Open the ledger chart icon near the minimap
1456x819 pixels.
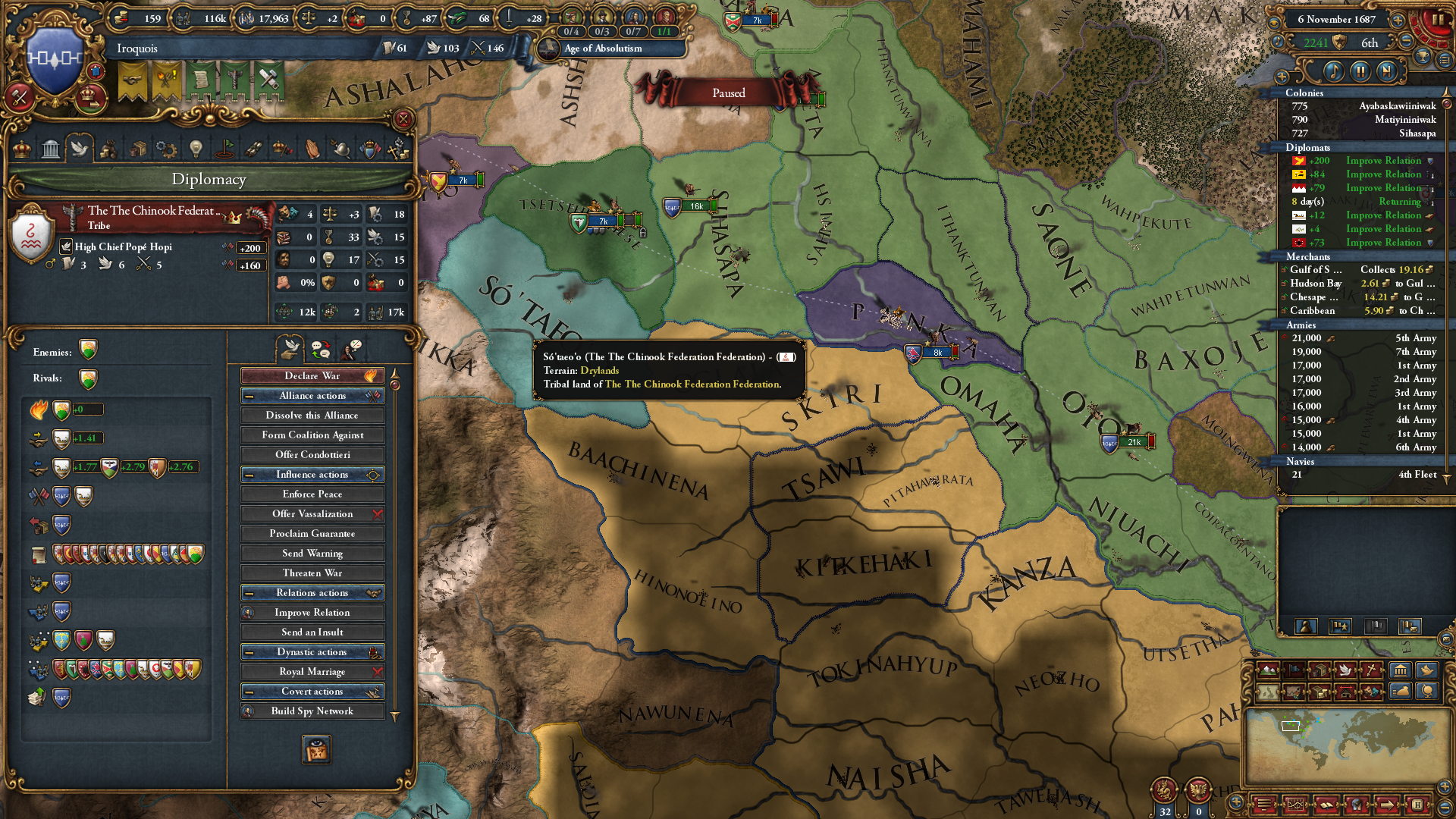tap(1295, 806)
